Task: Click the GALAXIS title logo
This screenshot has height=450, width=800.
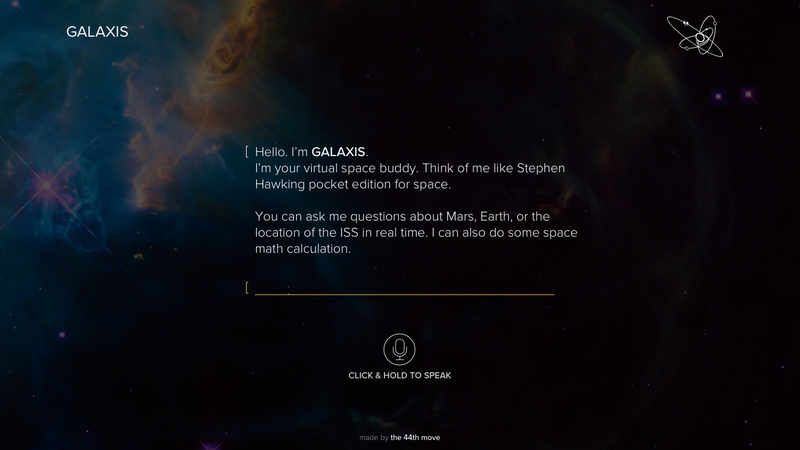Action: tap(97, 32)
